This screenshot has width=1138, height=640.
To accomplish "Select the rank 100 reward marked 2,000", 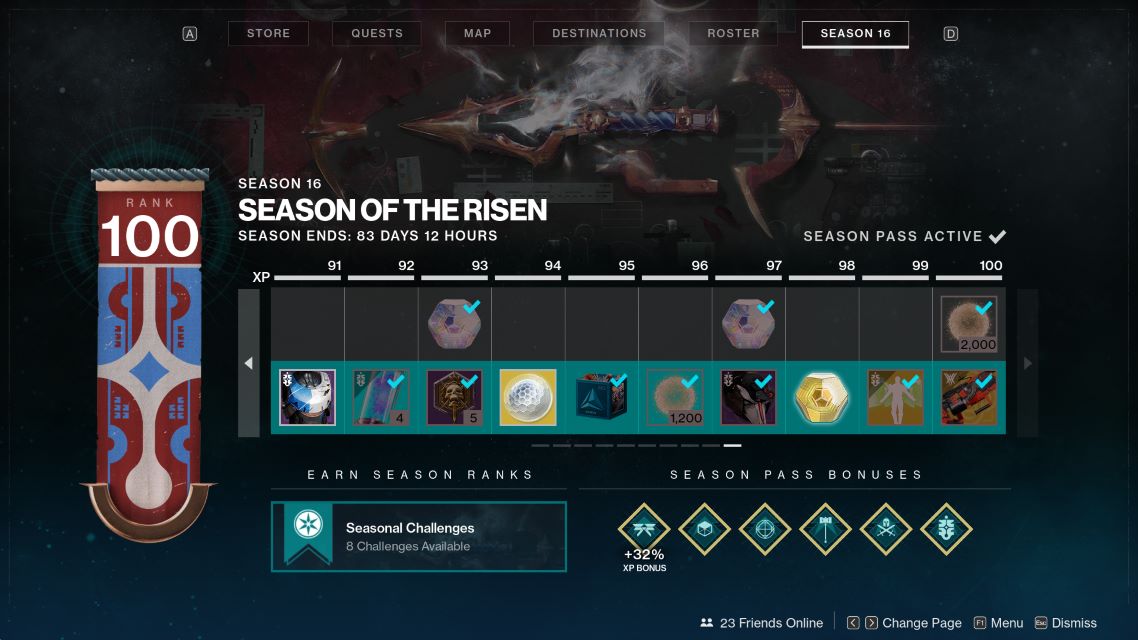I will tap(969, 324).
